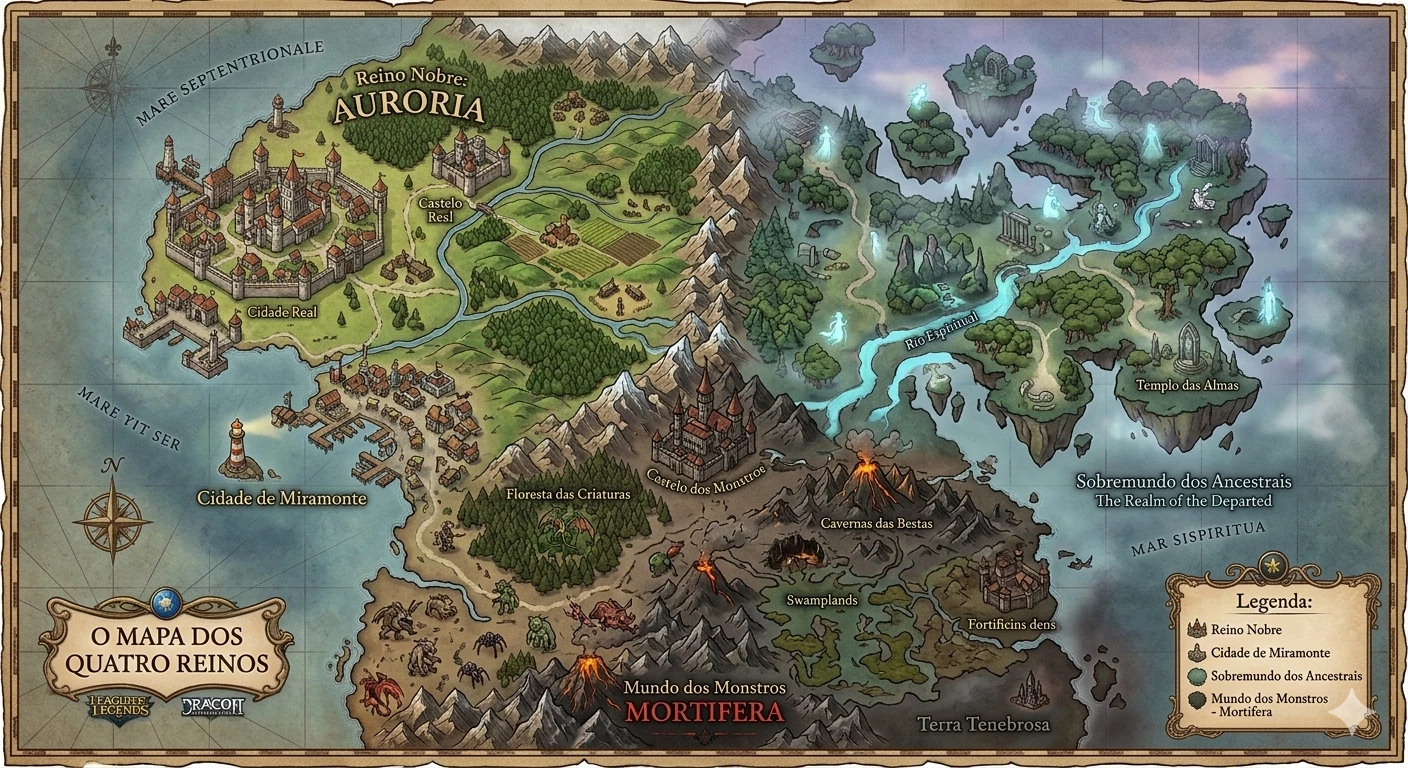Select the Reino Nobre legend entry
Screen dimensions: 1408x768
1245,630
